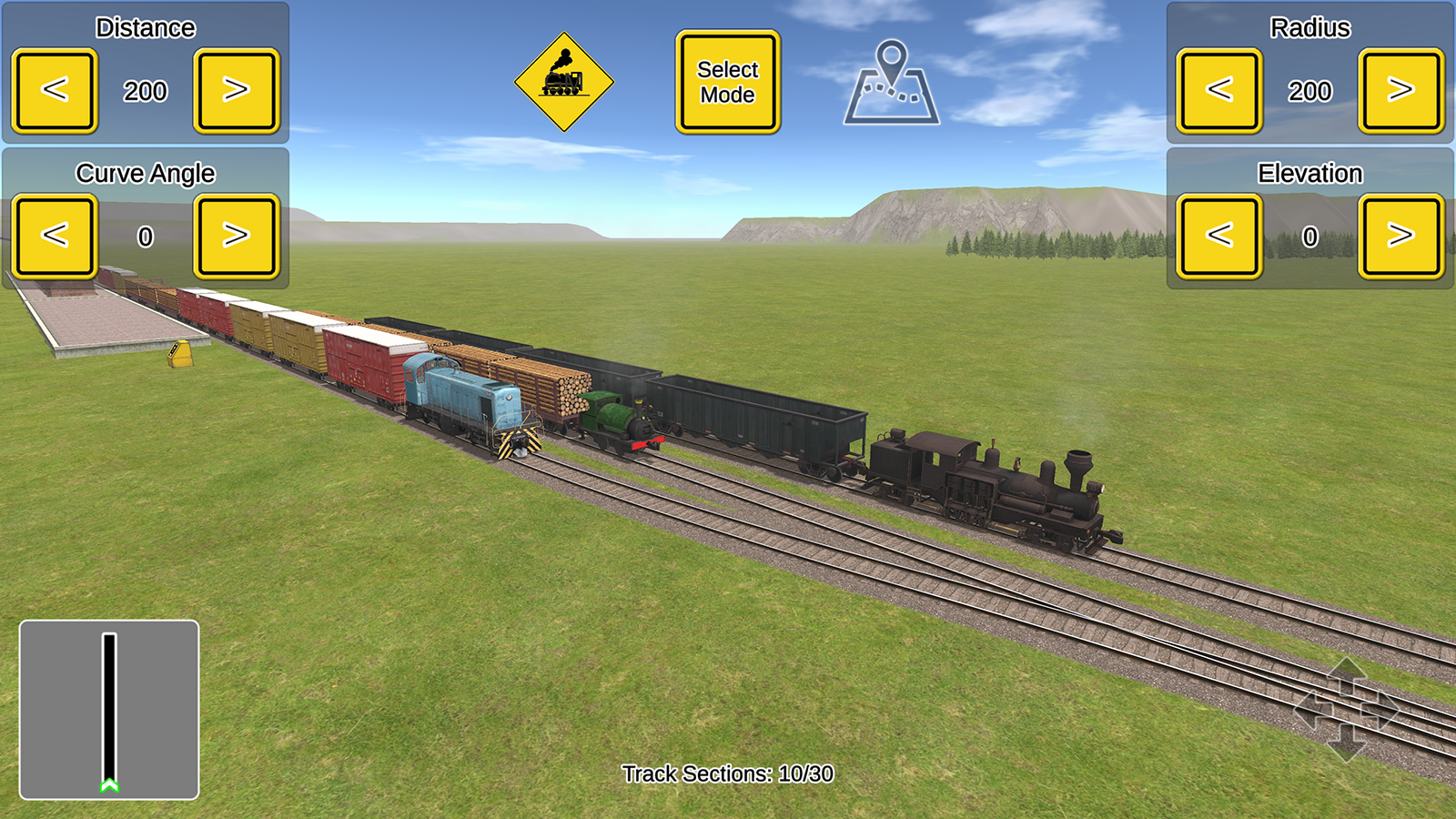
Task: Open the route map icon
Action: coord(894,82)
